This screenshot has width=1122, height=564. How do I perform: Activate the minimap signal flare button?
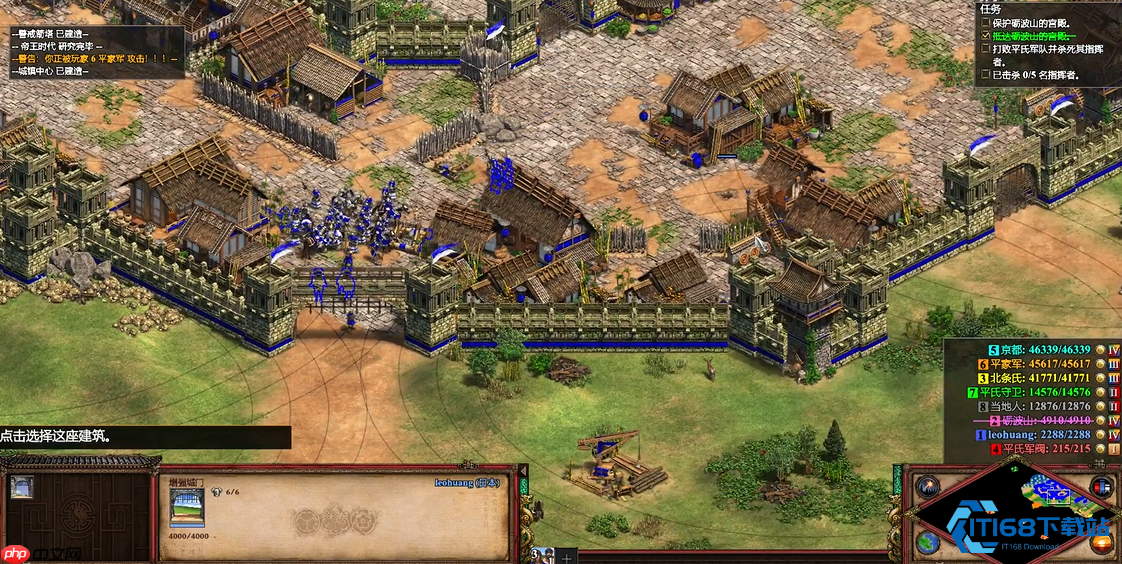[929, 487]
